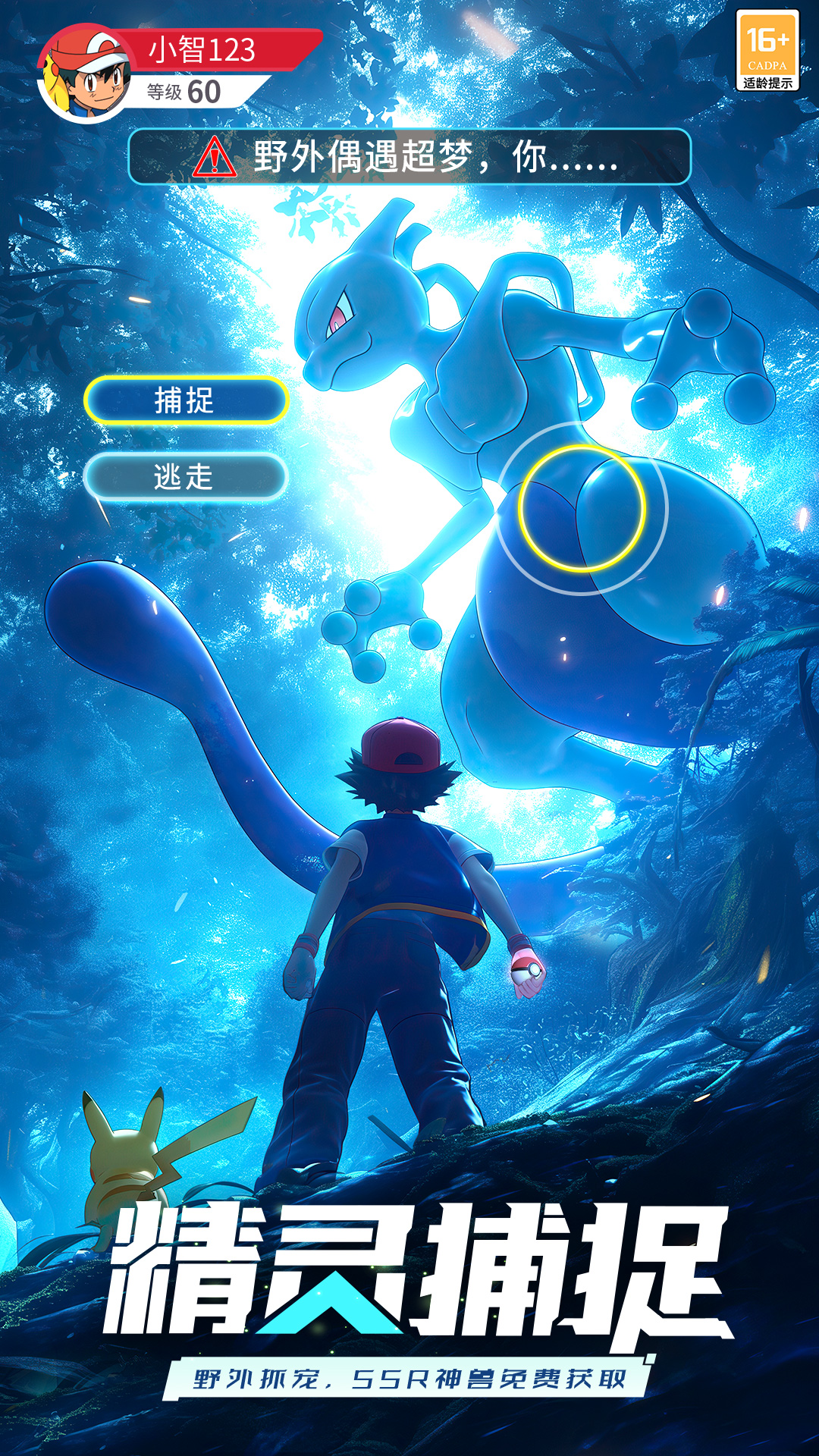Select the 逃走 (flee) option
The height and width of the screenshot is (1456, 819).
point(185,477)
